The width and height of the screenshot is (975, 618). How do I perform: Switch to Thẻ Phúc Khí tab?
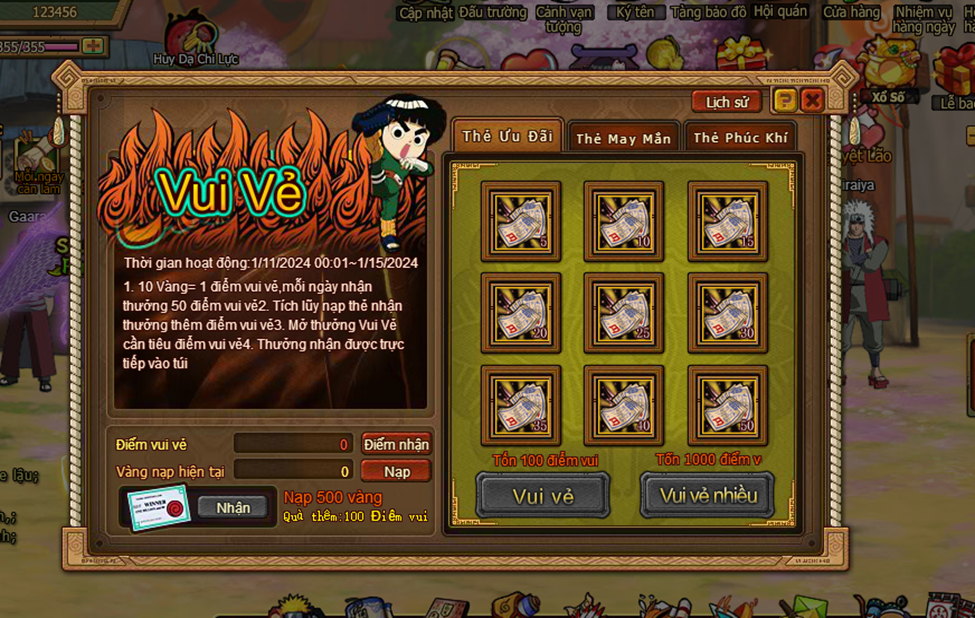[740, 138]
